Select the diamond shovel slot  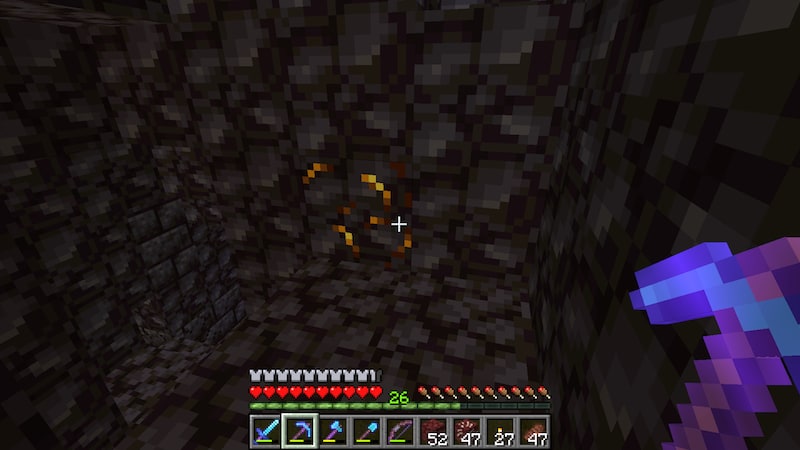click(366, 432)
